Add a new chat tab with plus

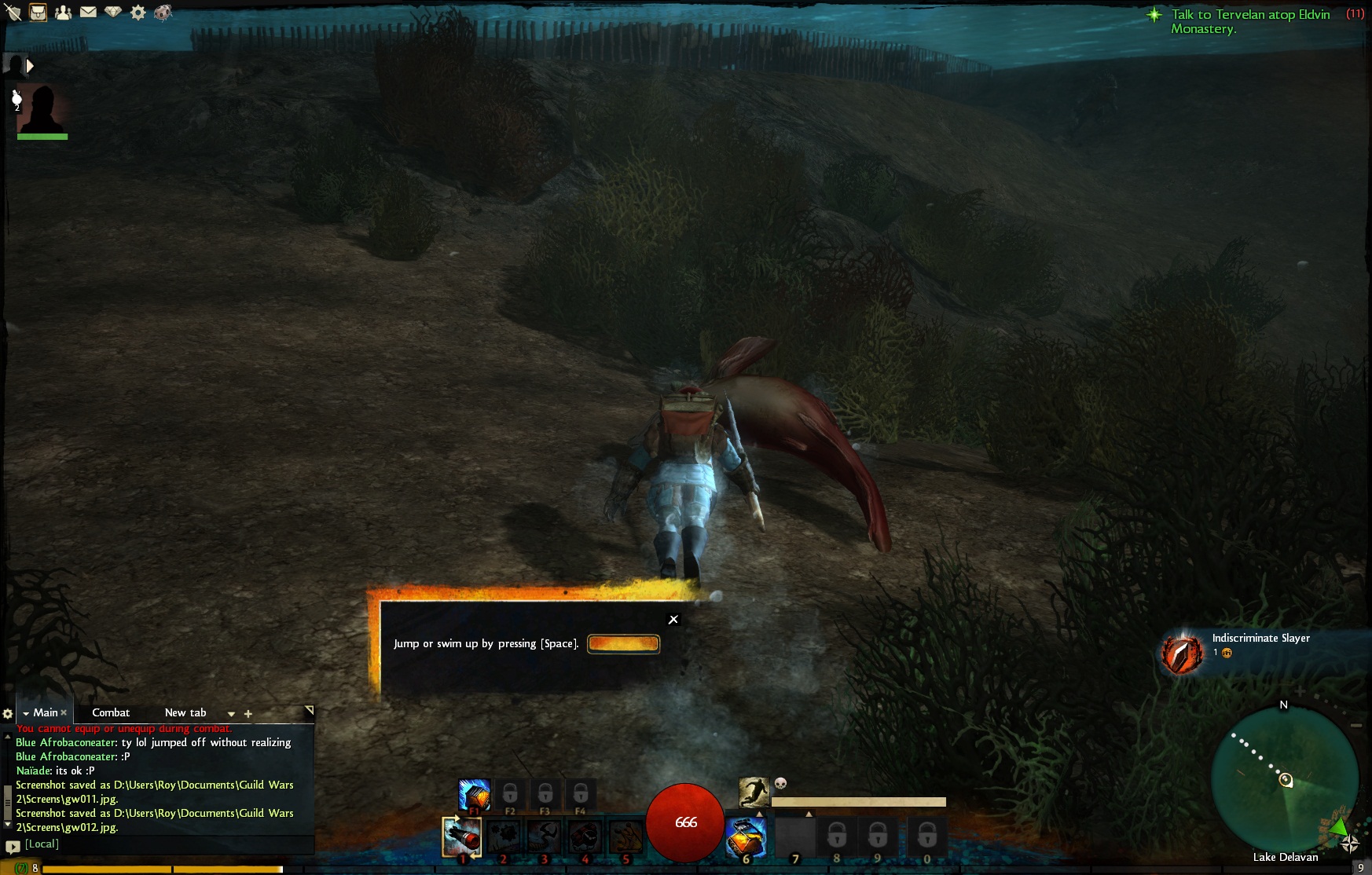(x=248, y=714)
